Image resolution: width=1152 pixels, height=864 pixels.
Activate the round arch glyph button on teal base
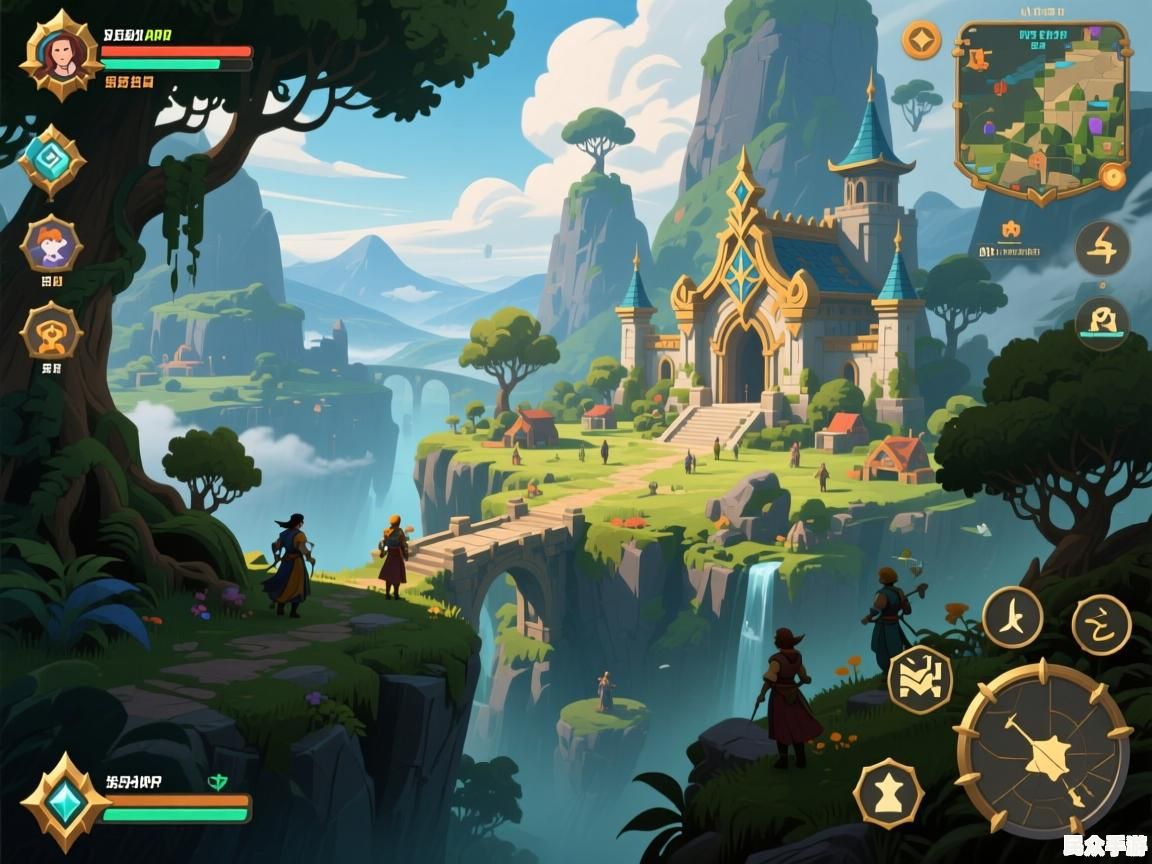pos(1102,323)
